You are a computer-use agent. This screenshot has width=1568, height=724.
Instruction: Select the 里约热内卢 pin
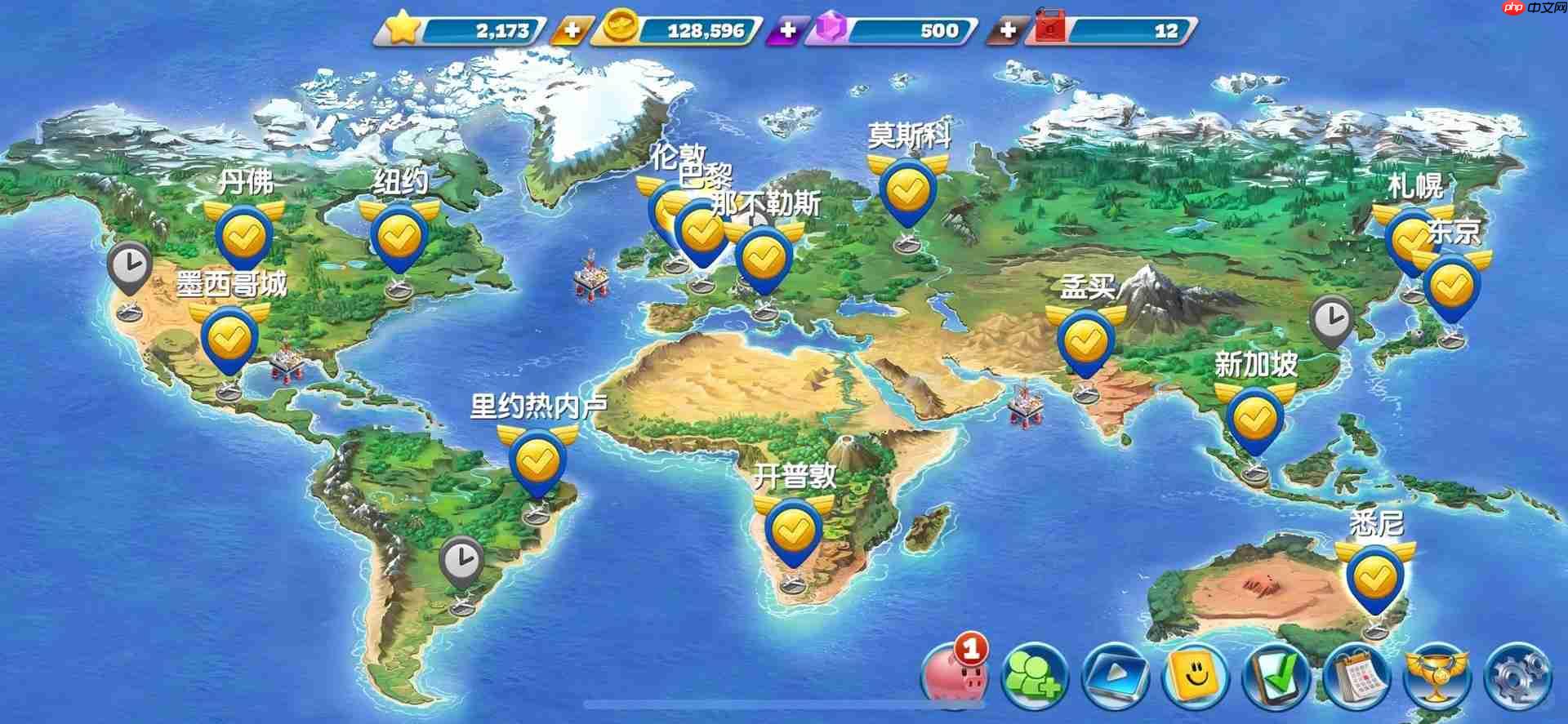click(x=535, y=460)
